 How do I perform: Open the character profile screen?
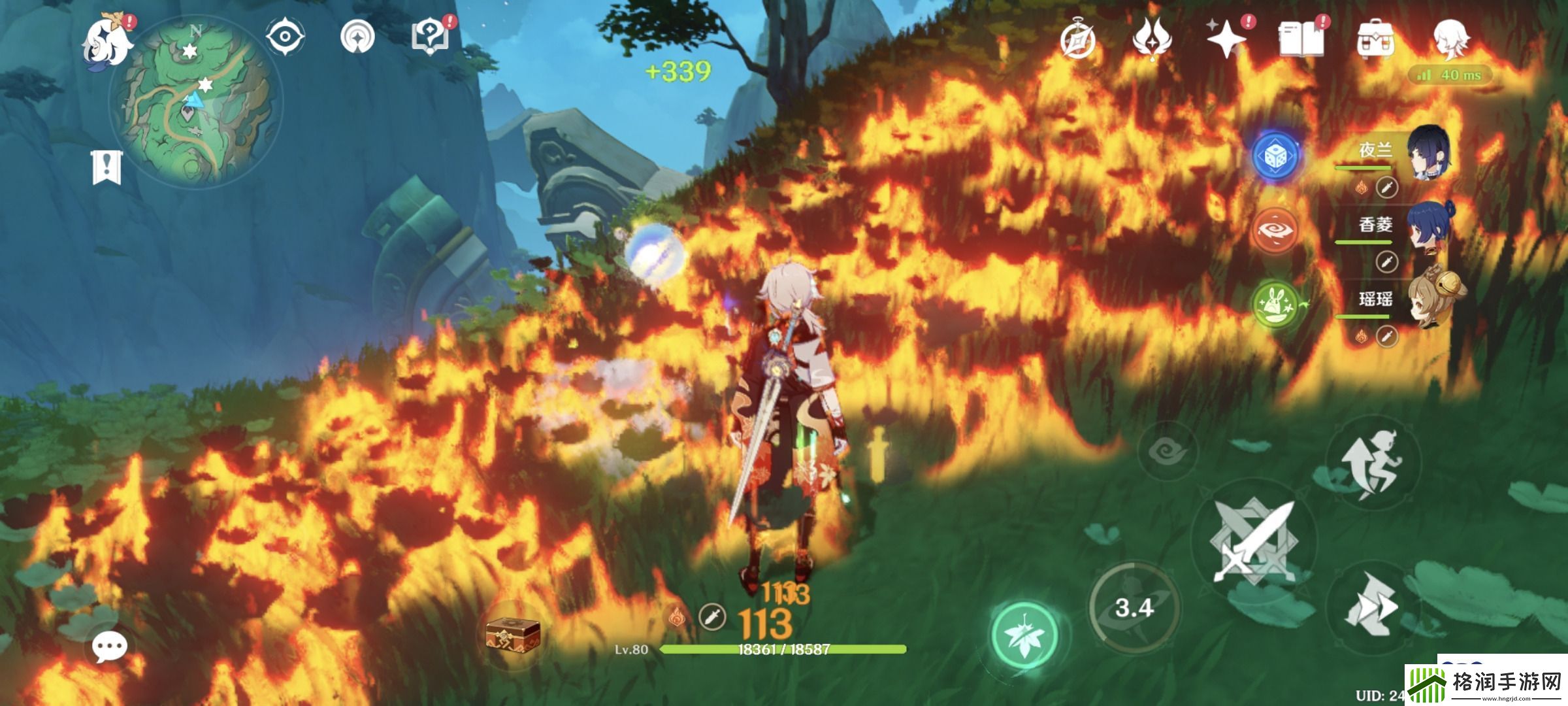tap(1450, 39)
